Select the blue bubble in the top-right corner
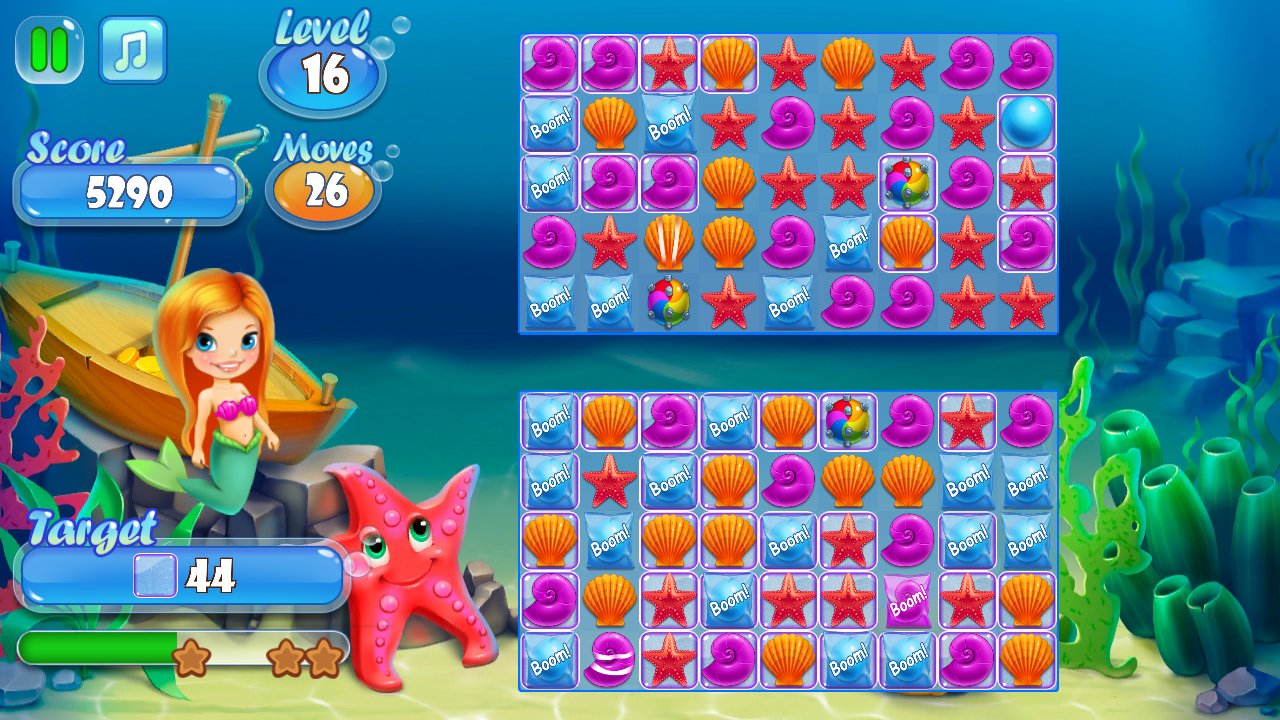Screen dimensions: 1280x720 1026,124
